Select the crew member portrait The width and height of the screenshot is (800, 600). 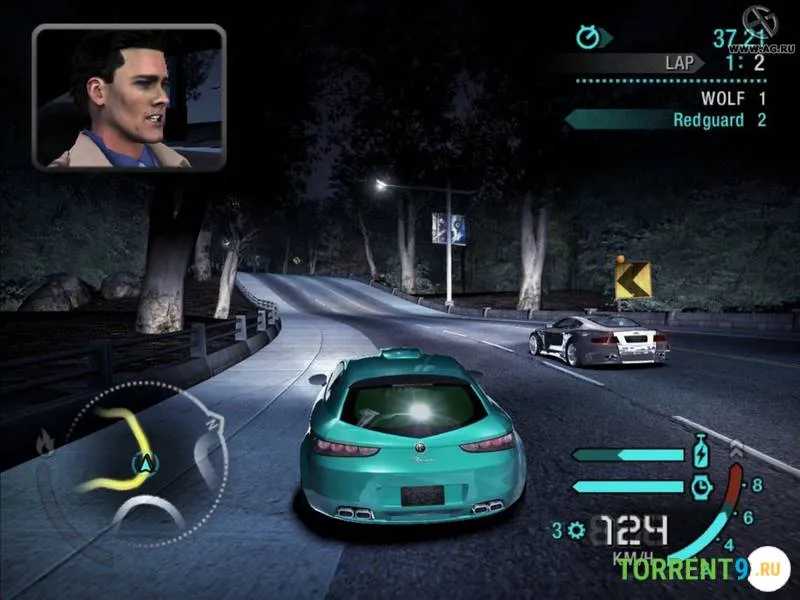coord(129,98)
